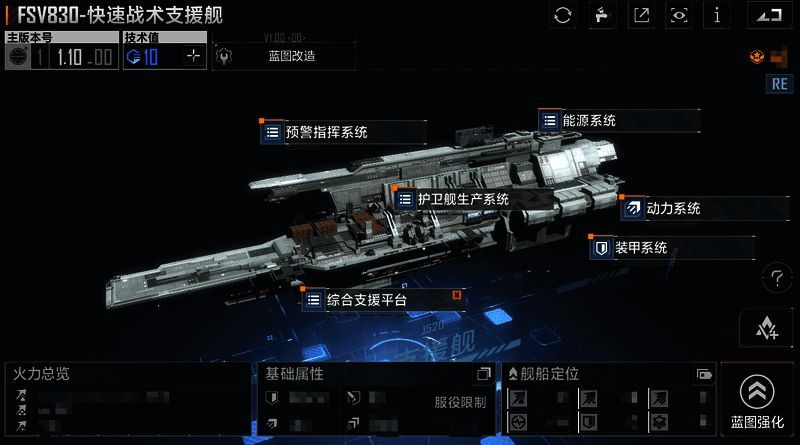Viewport: 800px width, 445px height.
Task: Select the 能源系统 energy system label
Action: [x=588, y=121]
